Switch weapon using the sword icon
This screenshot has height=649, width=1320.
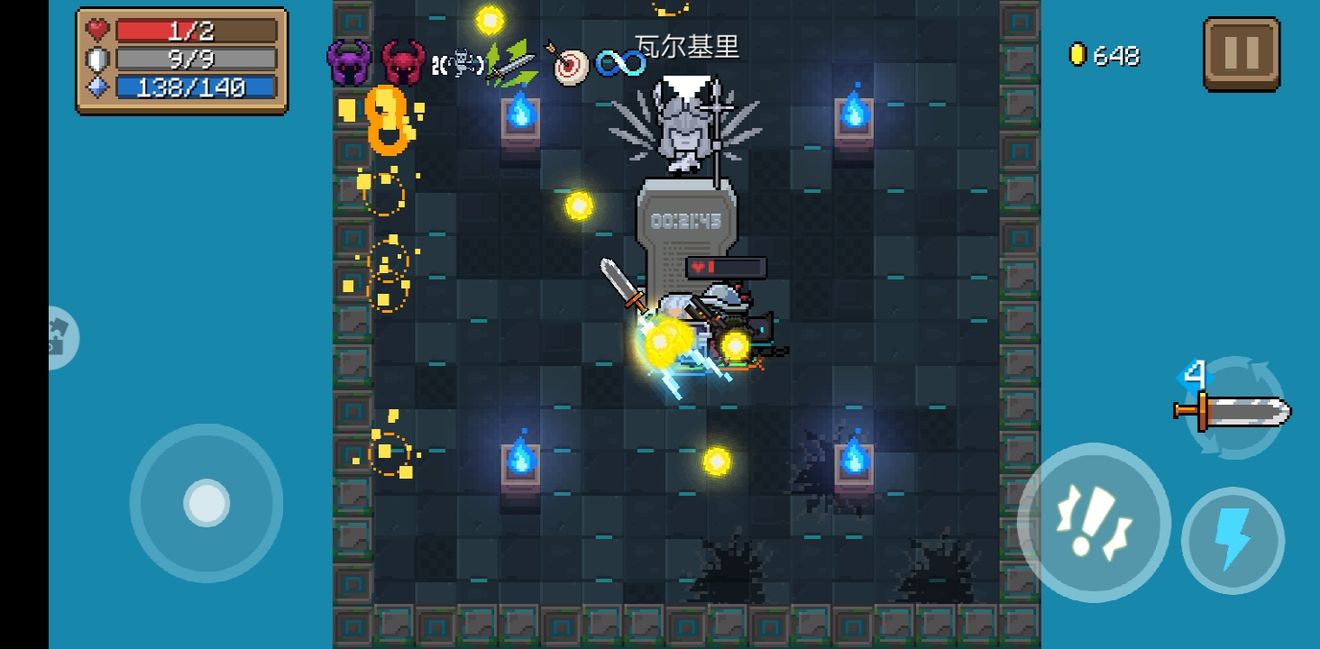pos(1234,410)
